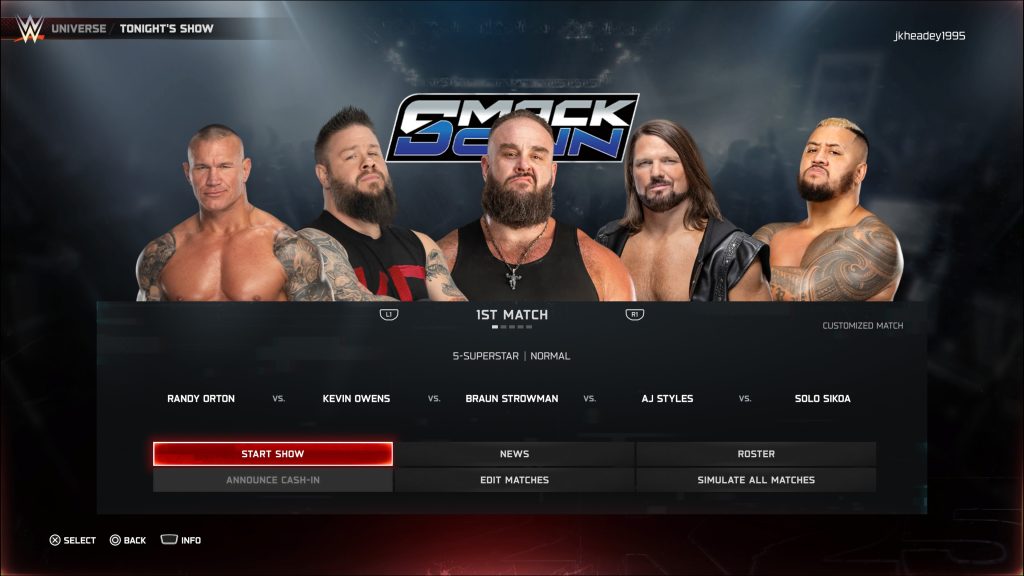Open the News menu
The height and width of the screenshot is (576, 1024).
(x=514, y=454)
